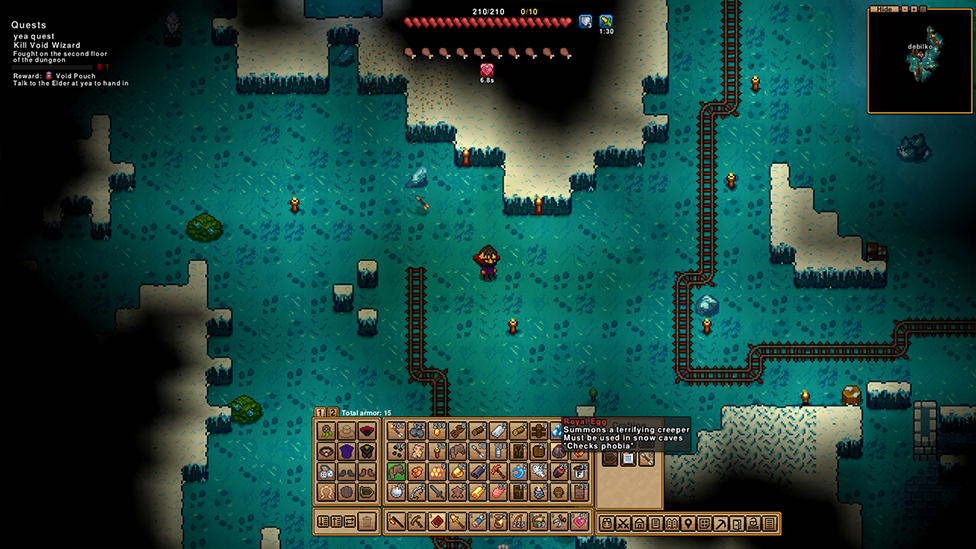
Task: Open the trash can slot
Action: 368,521
